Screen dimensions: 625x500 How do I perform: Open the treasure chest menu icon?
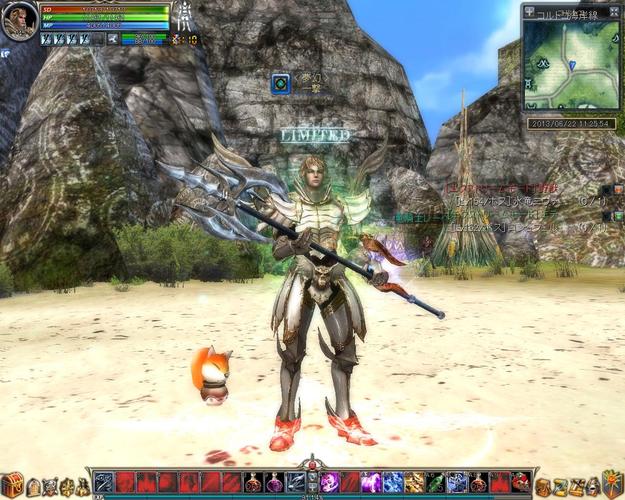pos(11,485)
